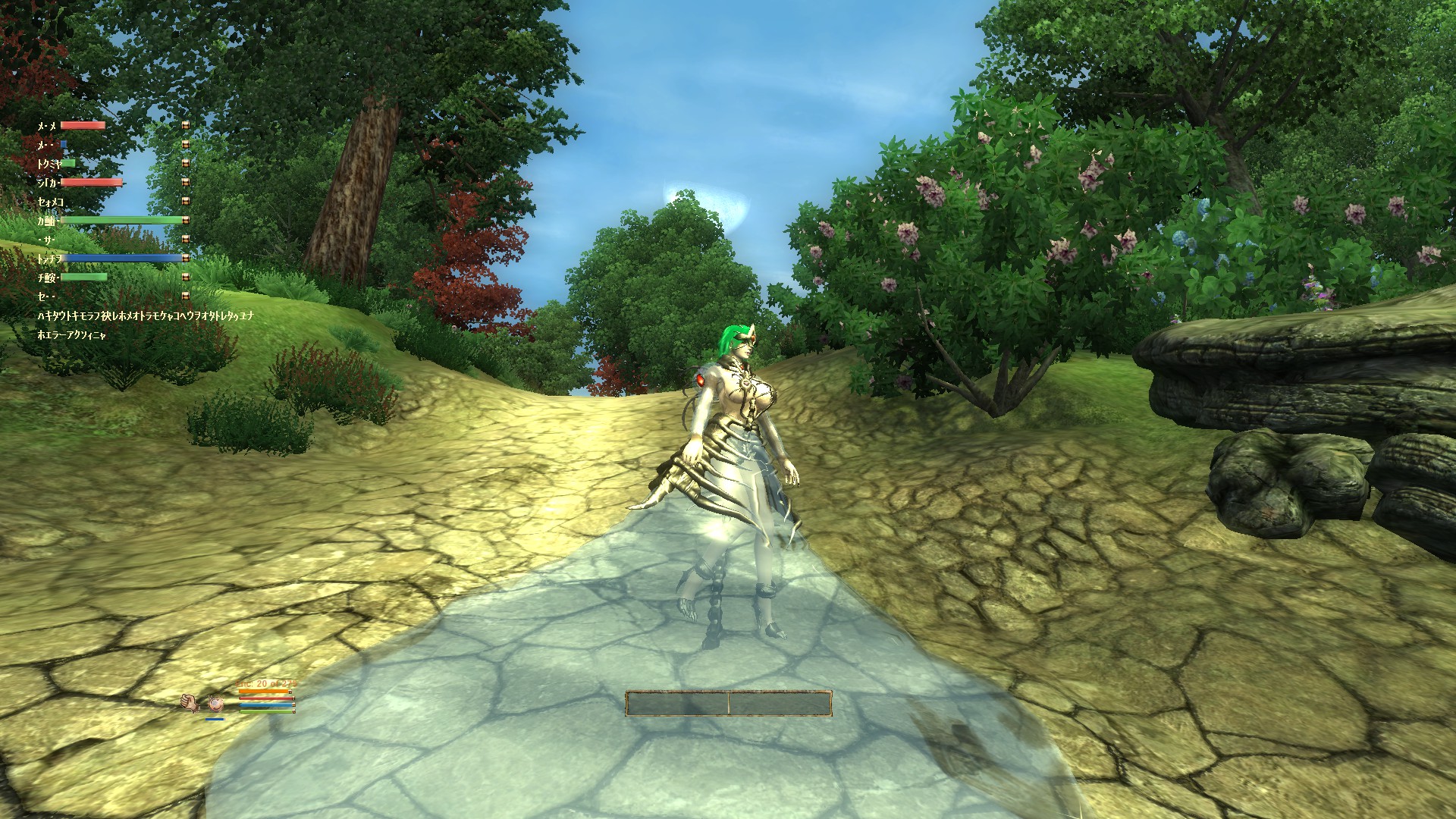The image size is (1456, 819).
Task: Click the compass bar
Action: pos(728,703)
